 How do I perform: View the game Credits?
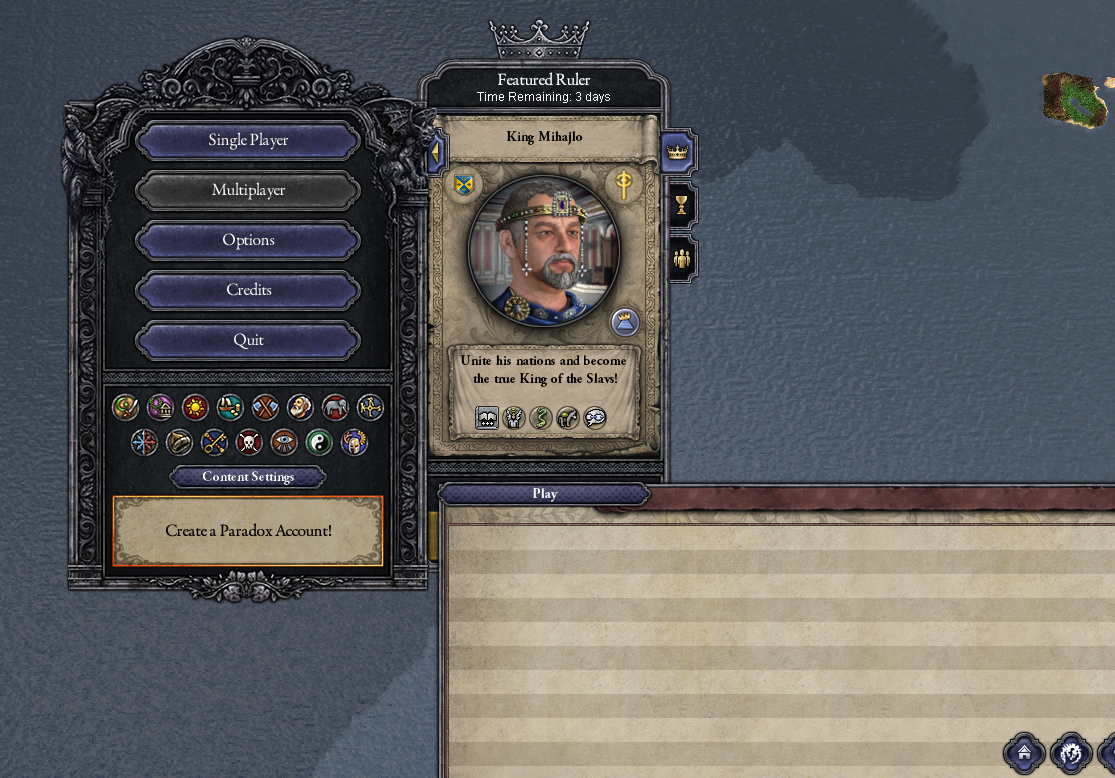click(248, 290)
